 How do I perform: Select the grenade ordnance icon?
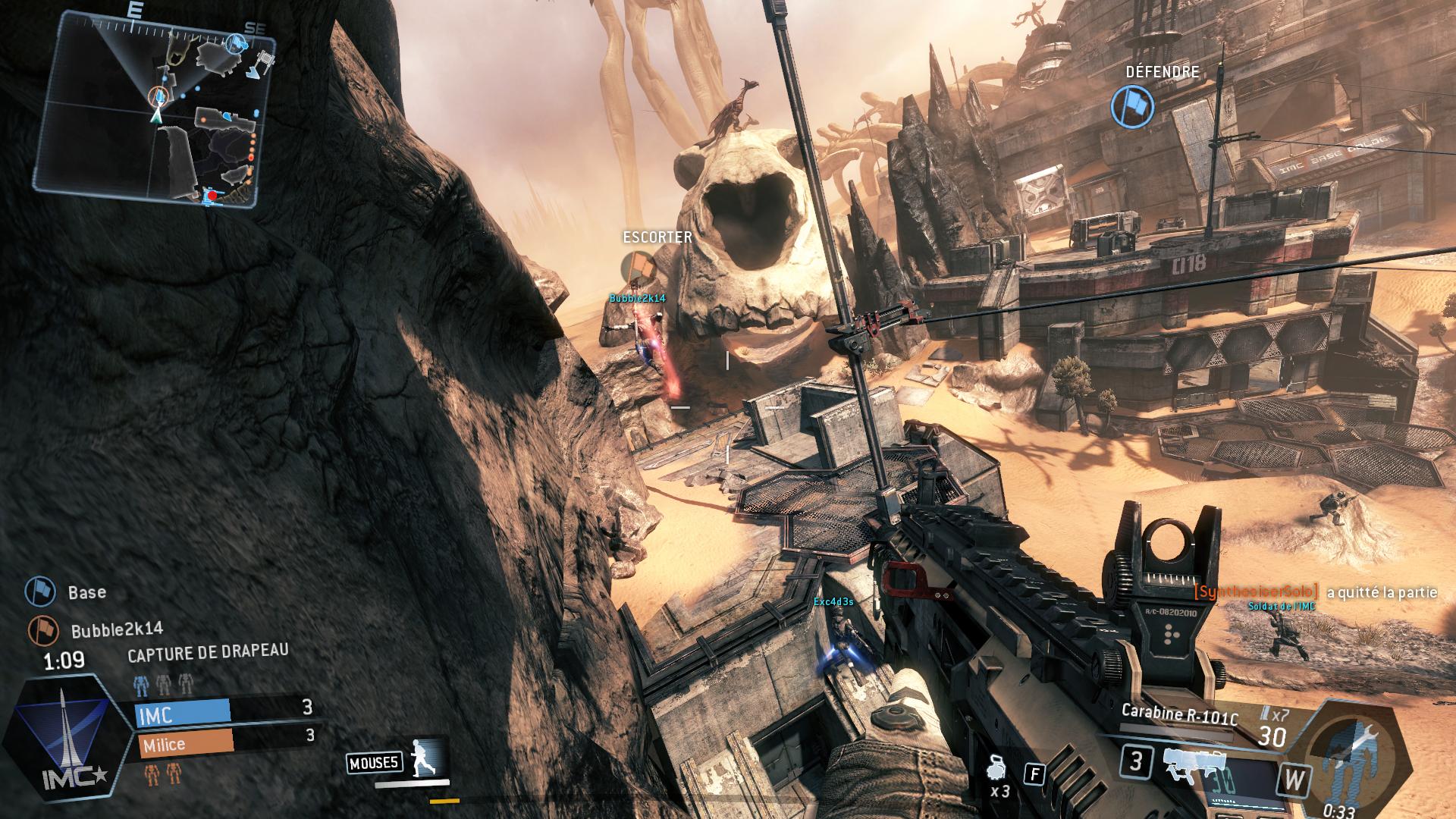pos(997,770)
